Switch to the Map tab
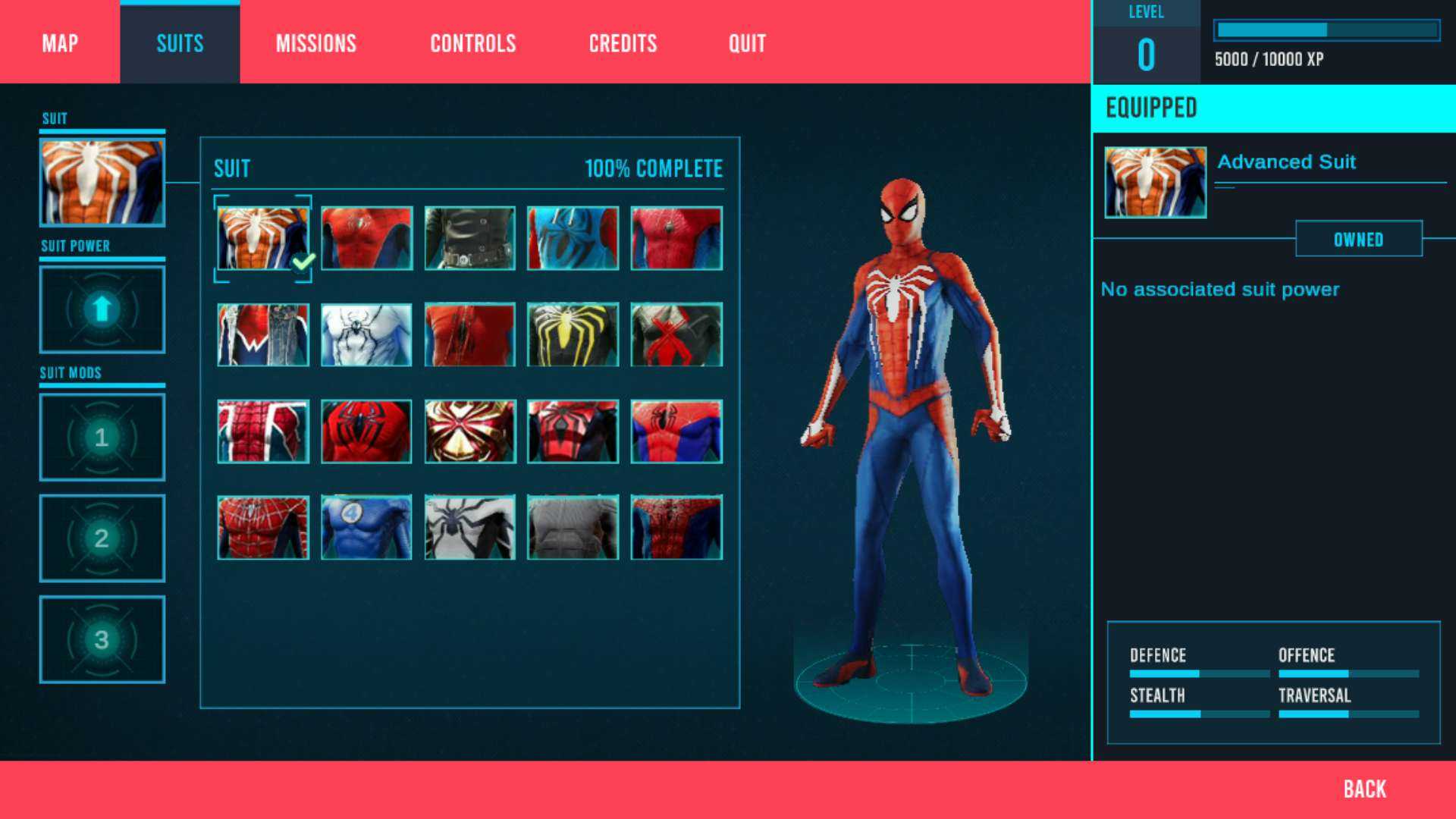The height and width of the screenshot is (819, 1456). tap(60, 43)
